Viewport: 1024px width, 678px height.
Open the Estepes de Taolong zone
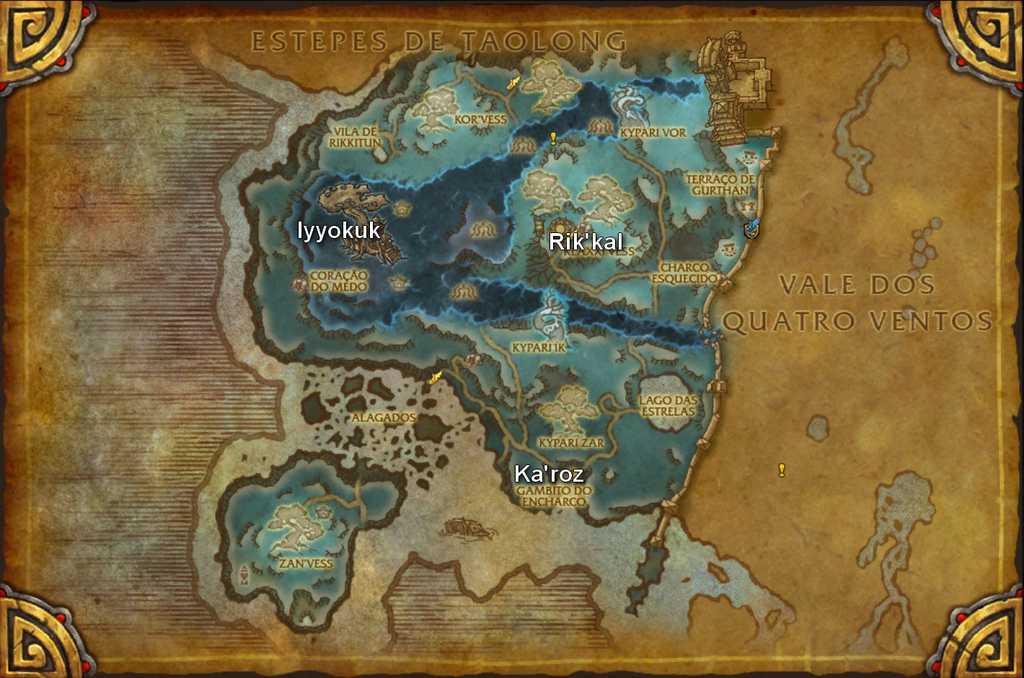point(438,41)
